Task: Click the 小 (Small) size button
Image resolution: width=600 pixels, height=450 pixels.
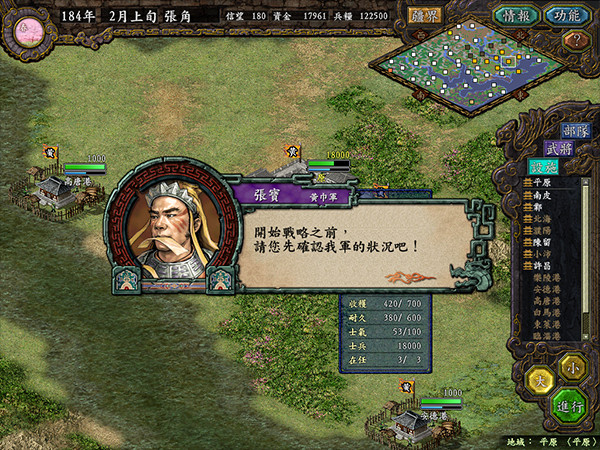Action: click(571, 364)
